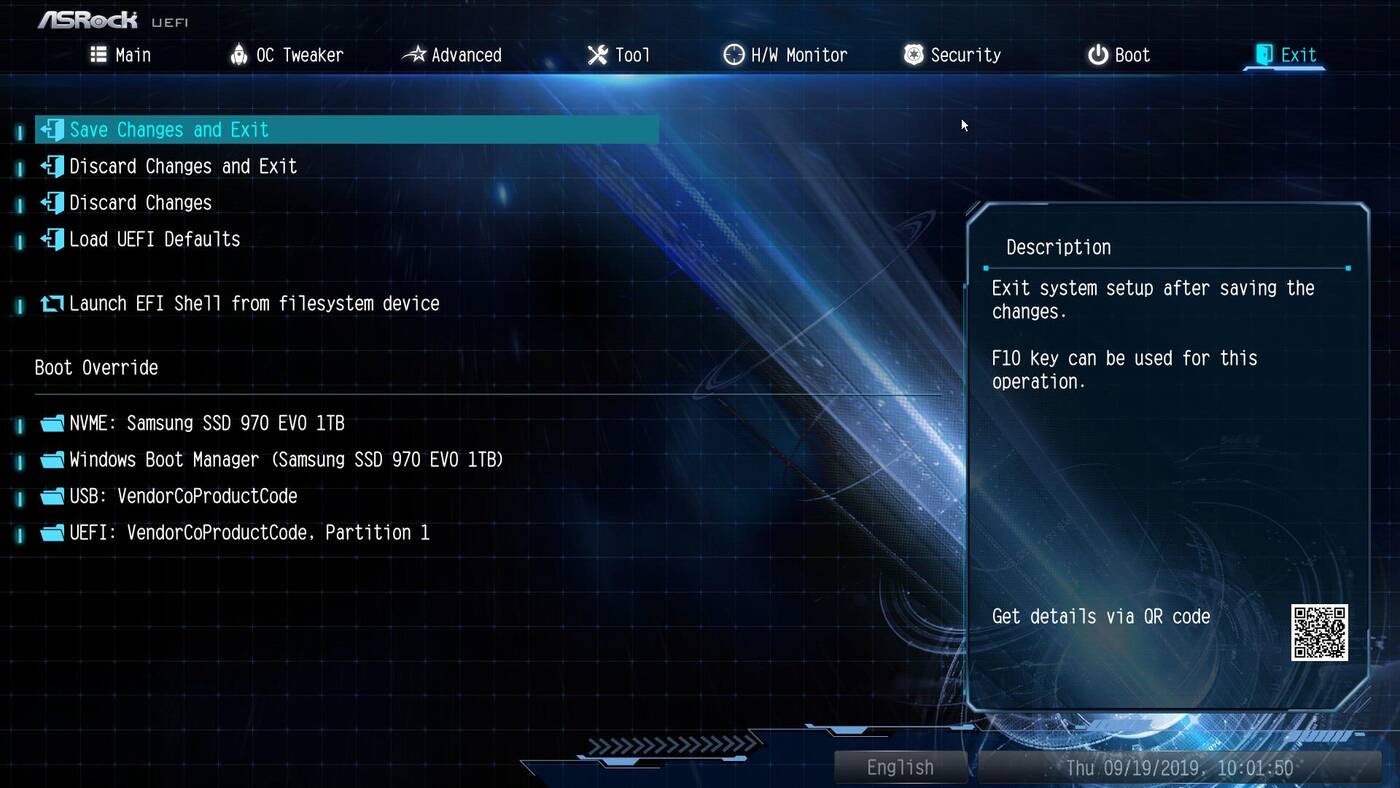Boot from NVME Samsung SSD 970 EVO
This screenshot has height=788, width=1400.
click(x=206, y=423)
